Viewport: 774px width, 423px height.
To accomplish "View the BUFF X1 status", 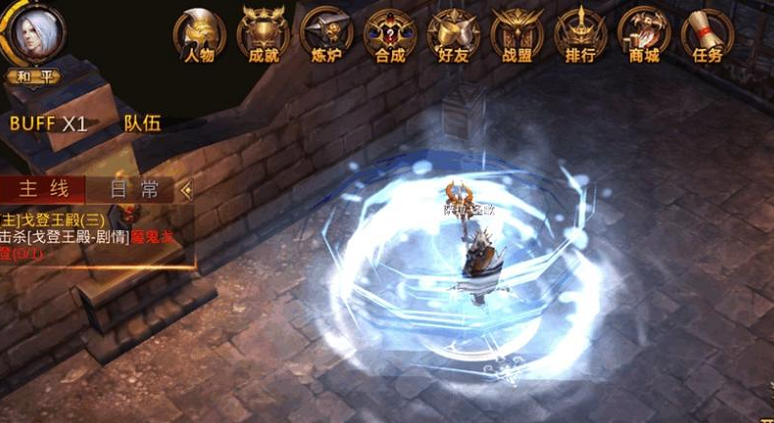I will (48, 123).
